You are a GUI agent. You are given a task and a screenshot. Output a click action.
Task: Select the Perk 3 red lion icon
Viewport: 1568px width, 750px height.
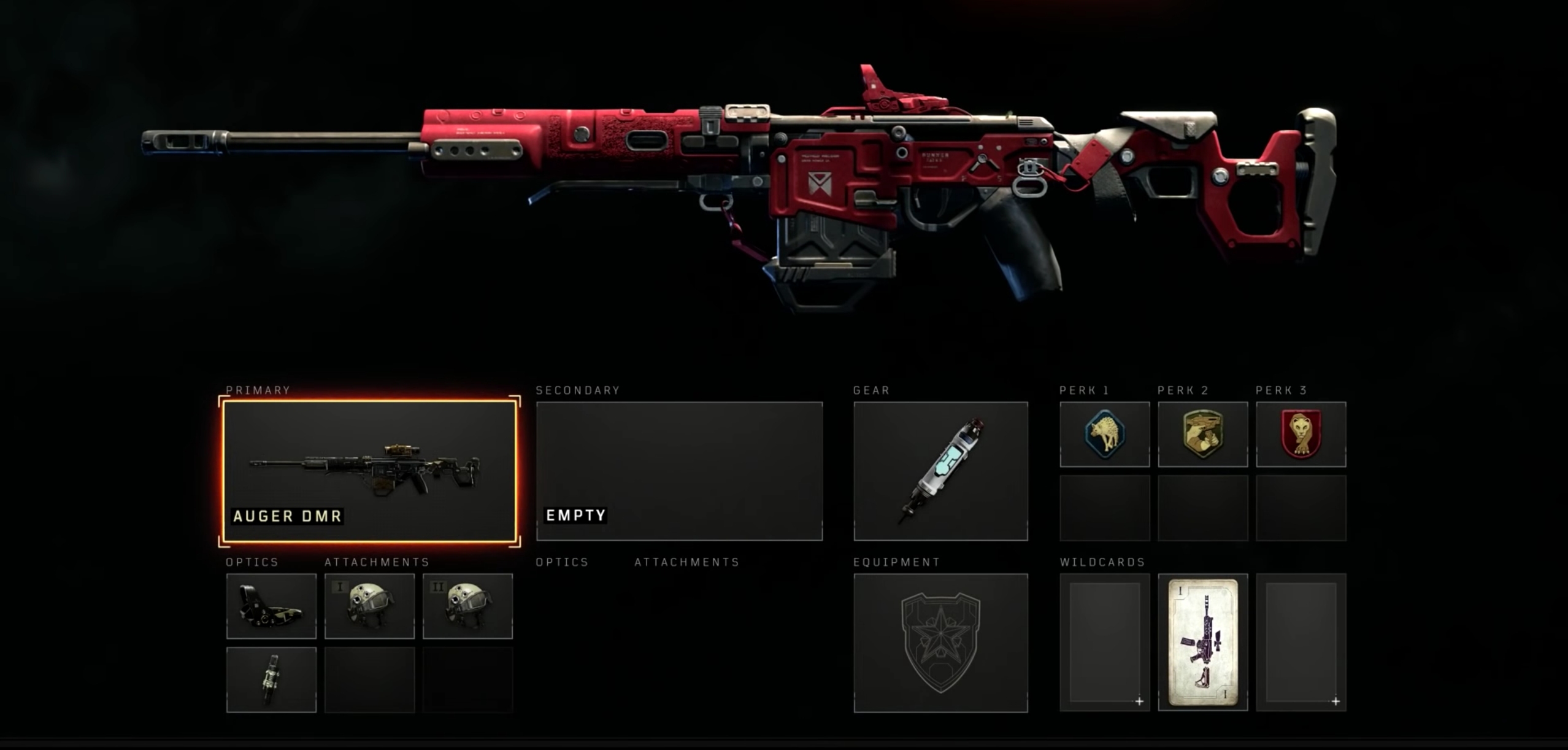[x=1301, y=434]
